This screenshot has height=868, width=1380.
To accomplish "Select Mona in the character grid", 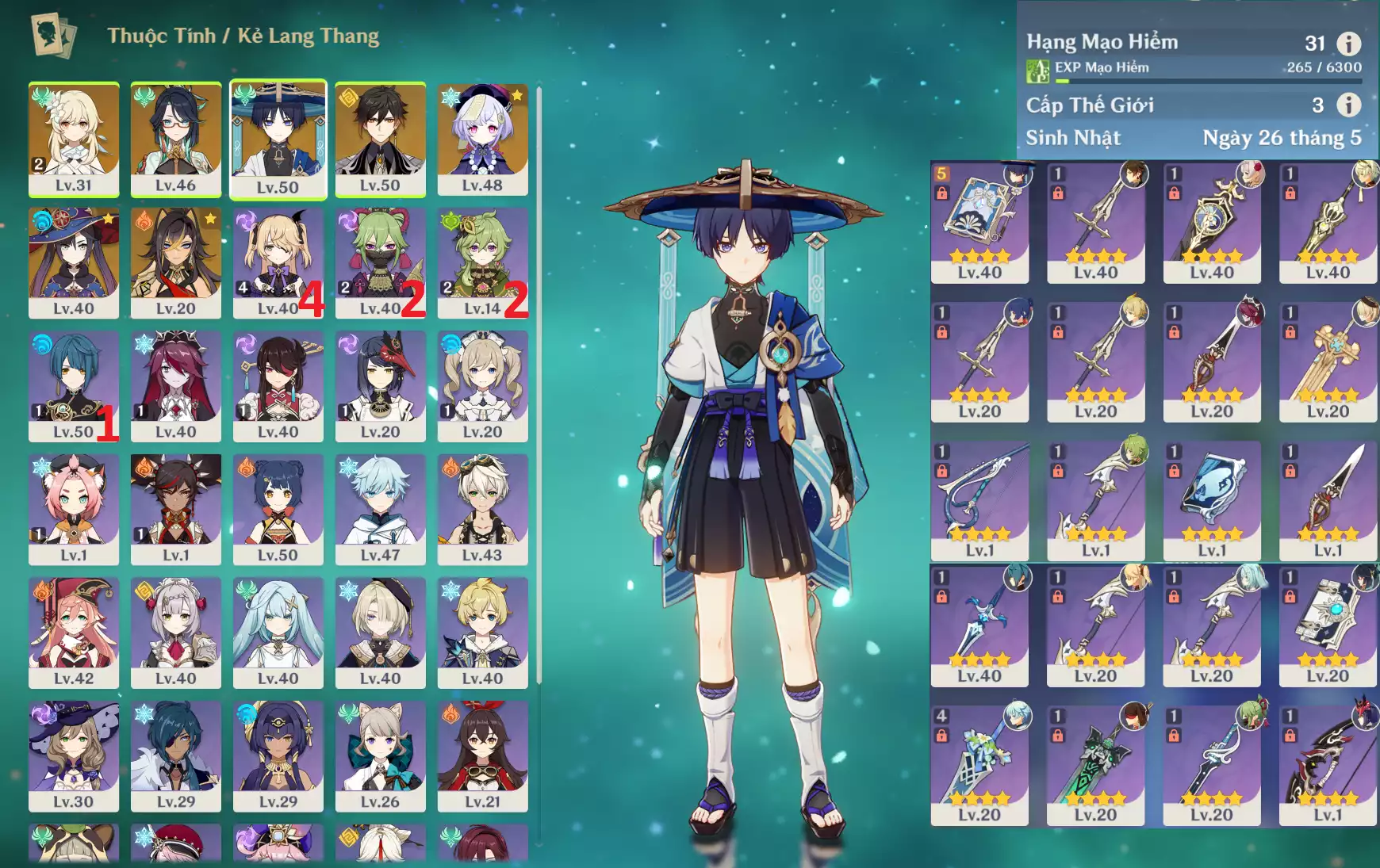I will point(74,262).
